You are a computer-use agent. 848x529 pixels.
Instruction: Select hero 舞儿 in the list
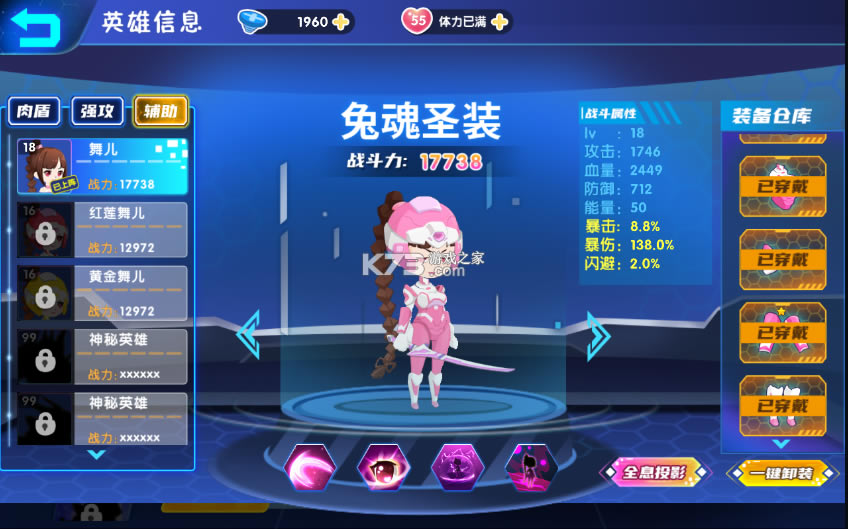pos(102,165)
